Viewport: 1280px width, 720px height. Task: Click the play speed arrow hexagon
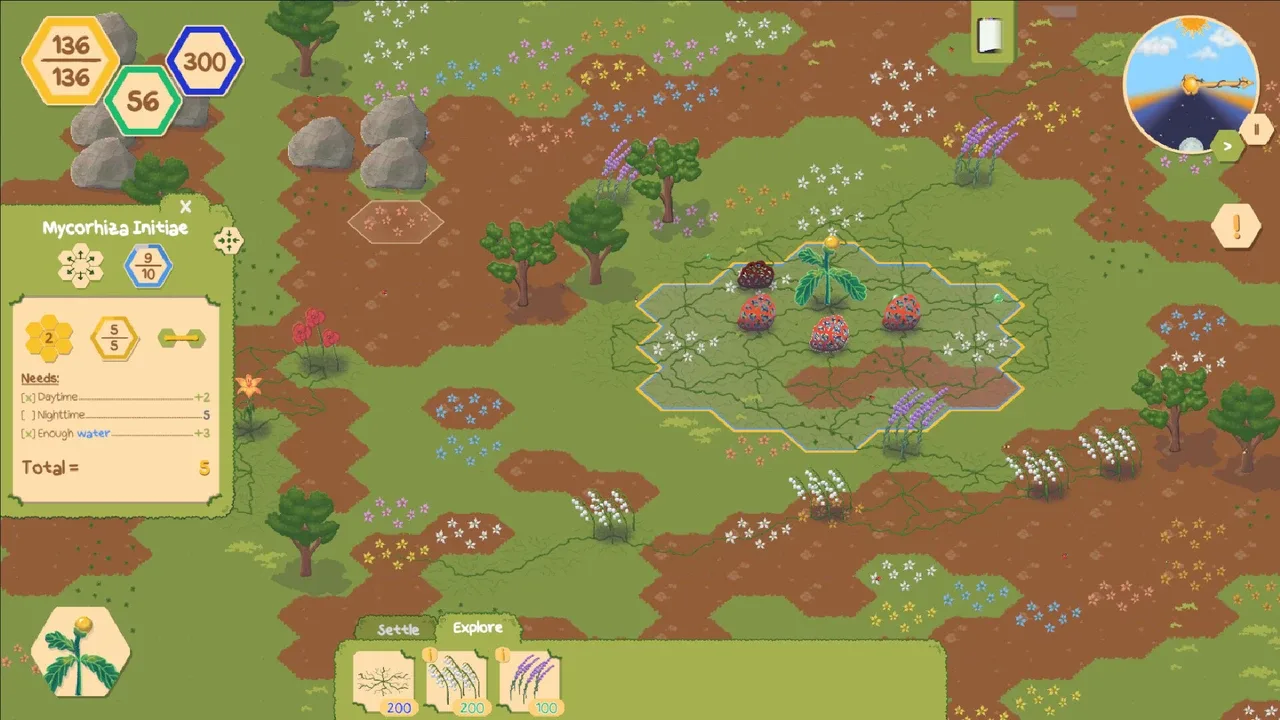point(1228,146)
